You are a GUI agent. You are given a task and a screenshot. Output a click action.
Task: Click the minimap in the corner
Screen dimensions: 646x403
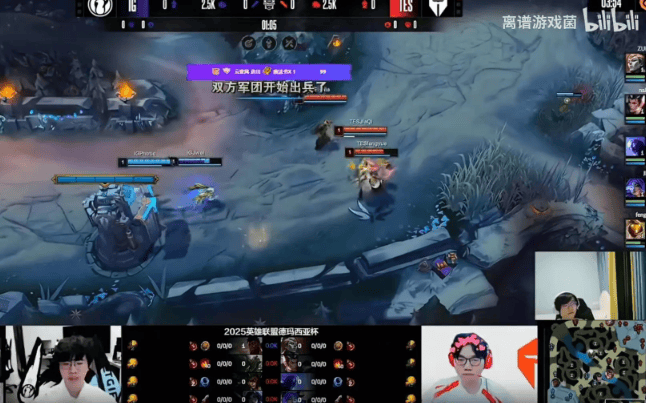[x=596, y=362]
